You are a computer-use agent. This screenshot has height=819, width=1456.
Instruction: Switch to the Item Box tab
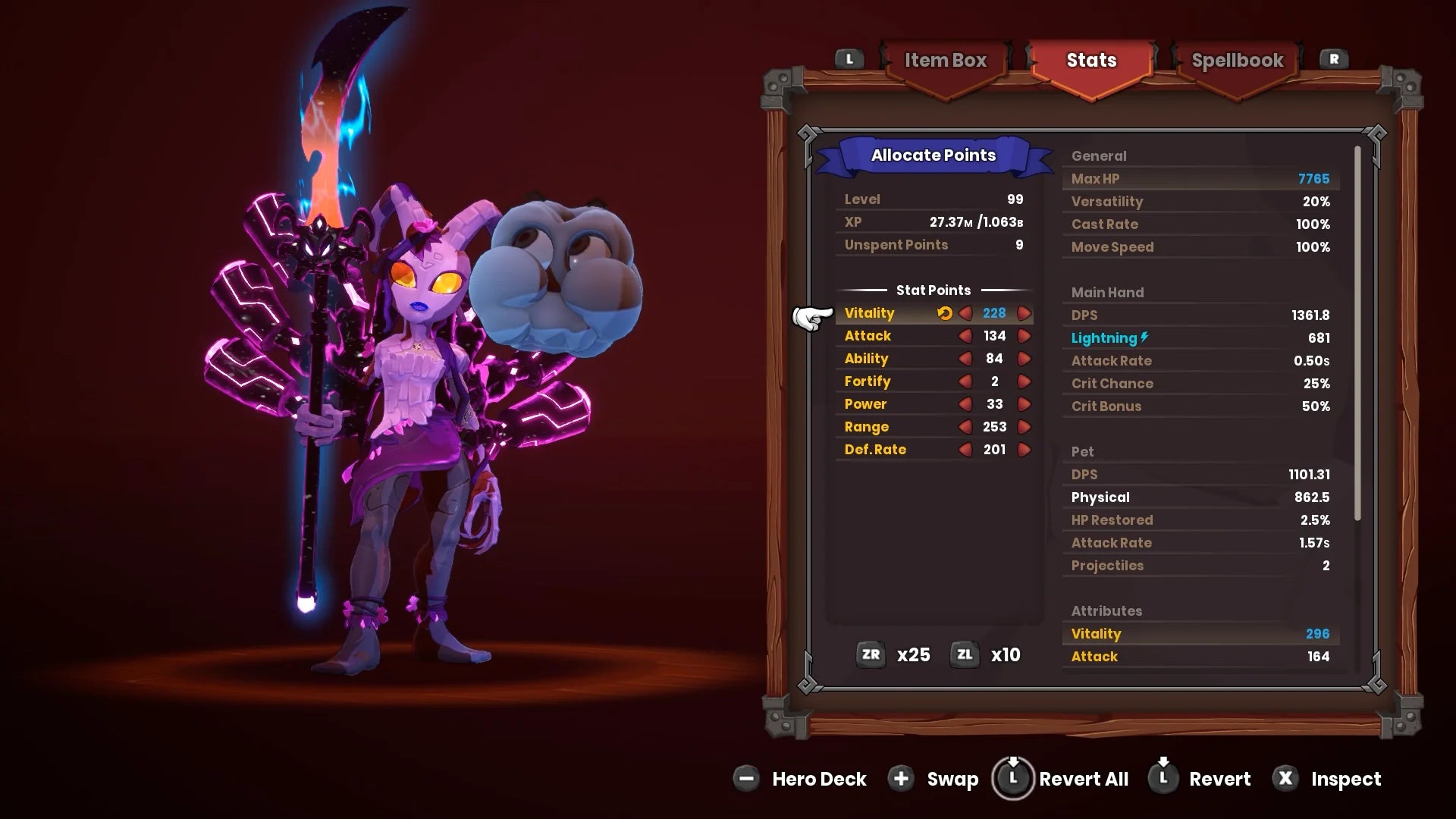(945, 61)
